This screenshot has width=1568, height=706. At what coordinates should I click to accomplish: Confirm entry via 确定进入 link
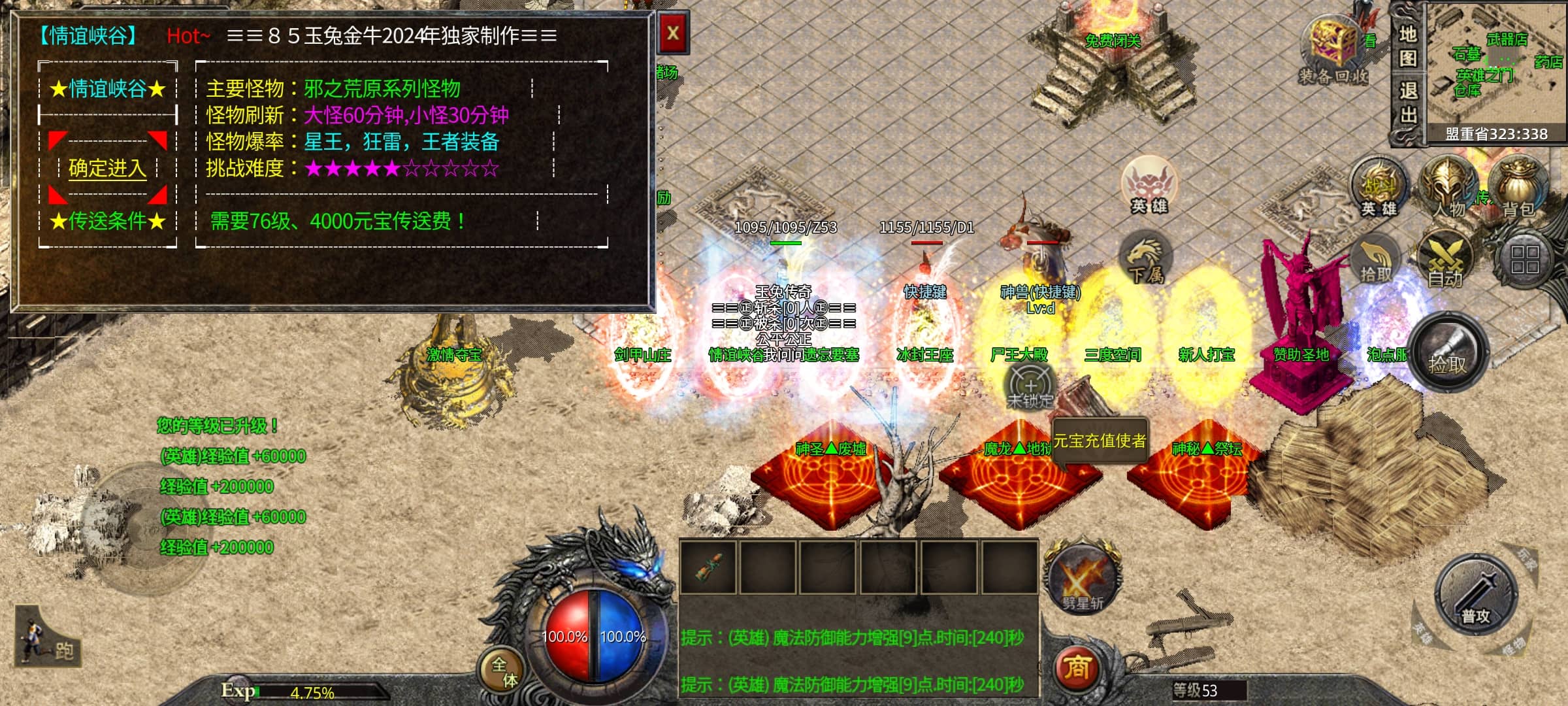pos(107,169)
